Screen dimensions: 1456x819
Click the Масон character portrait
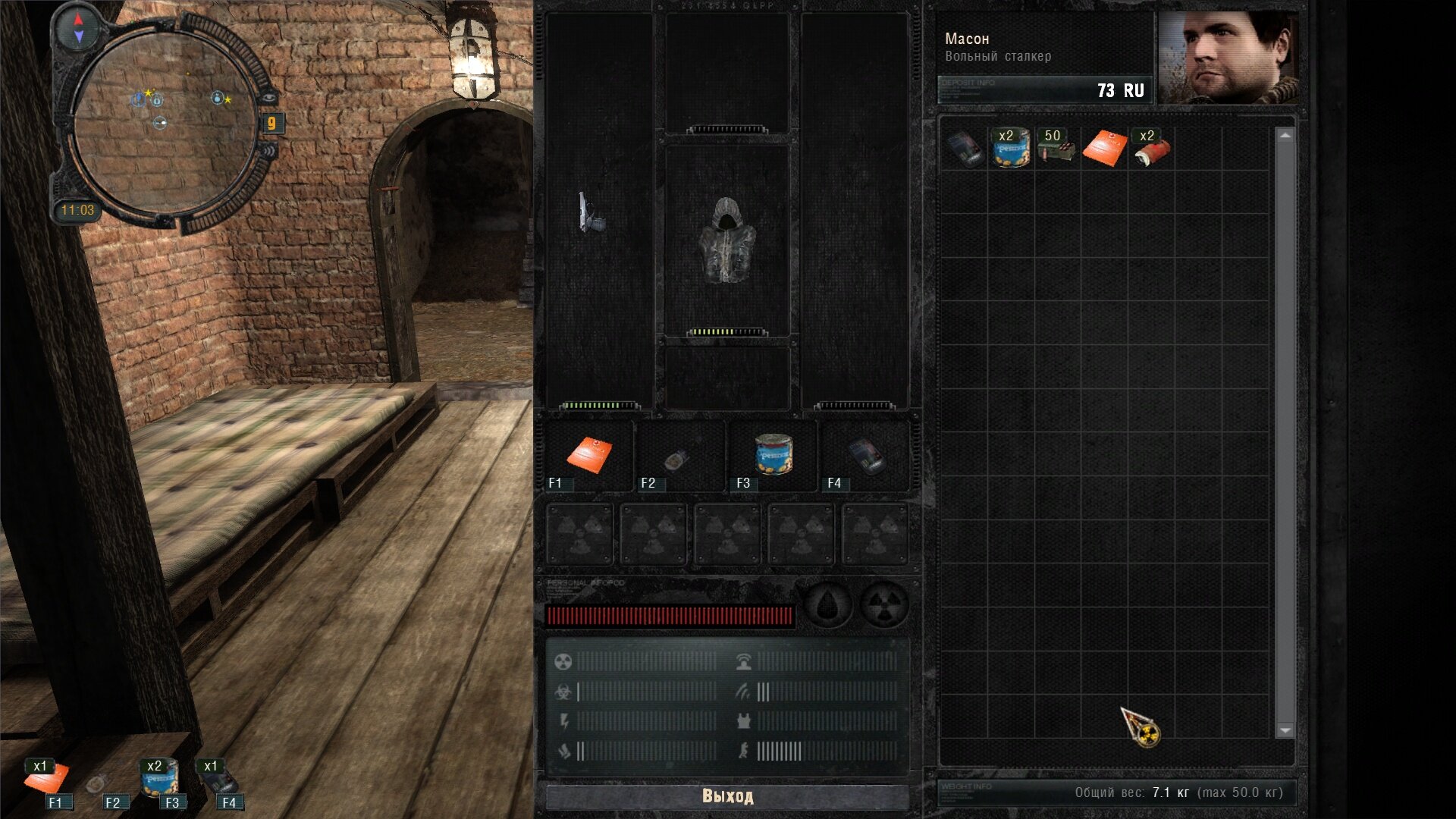[1228, 58]
